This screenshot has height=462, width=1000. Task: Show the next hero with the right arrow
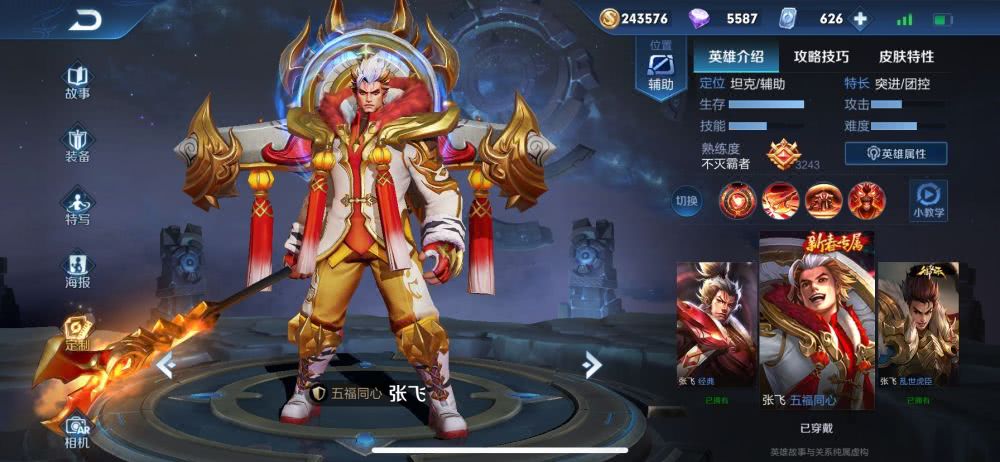click(x=592, y=365)
